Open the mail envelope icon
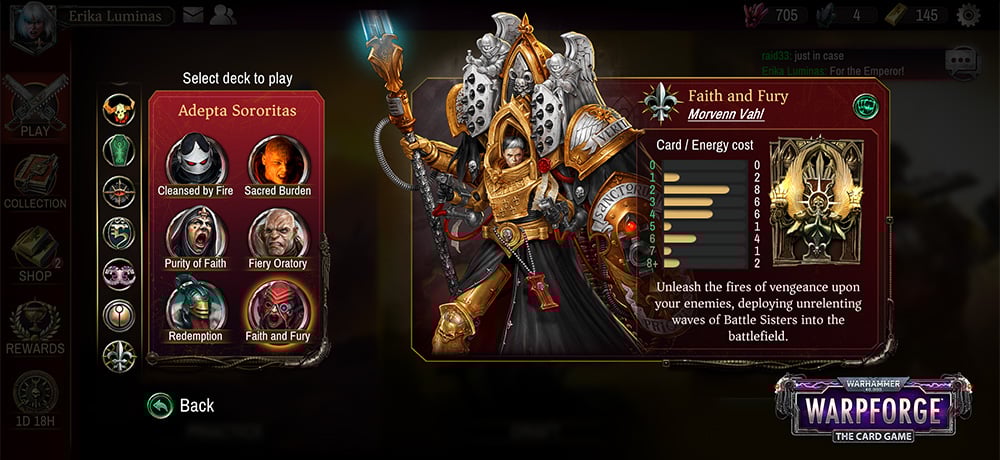The image size is (1000, 460). (x=193, y=15)
